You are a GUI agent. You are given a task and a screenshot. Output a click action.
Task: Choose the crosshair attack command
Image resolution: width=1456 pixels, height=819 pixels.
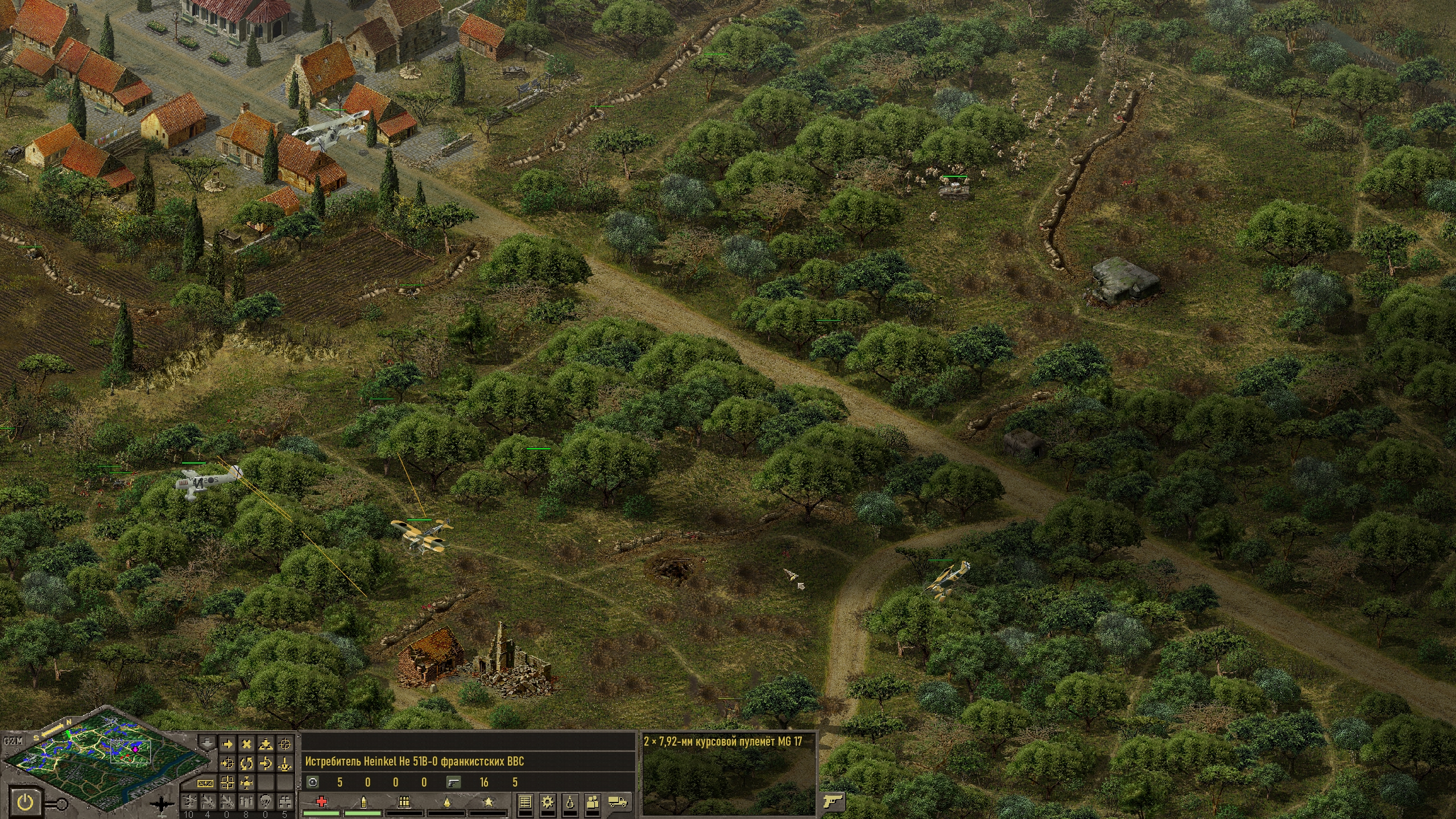[x=286, y=743]
